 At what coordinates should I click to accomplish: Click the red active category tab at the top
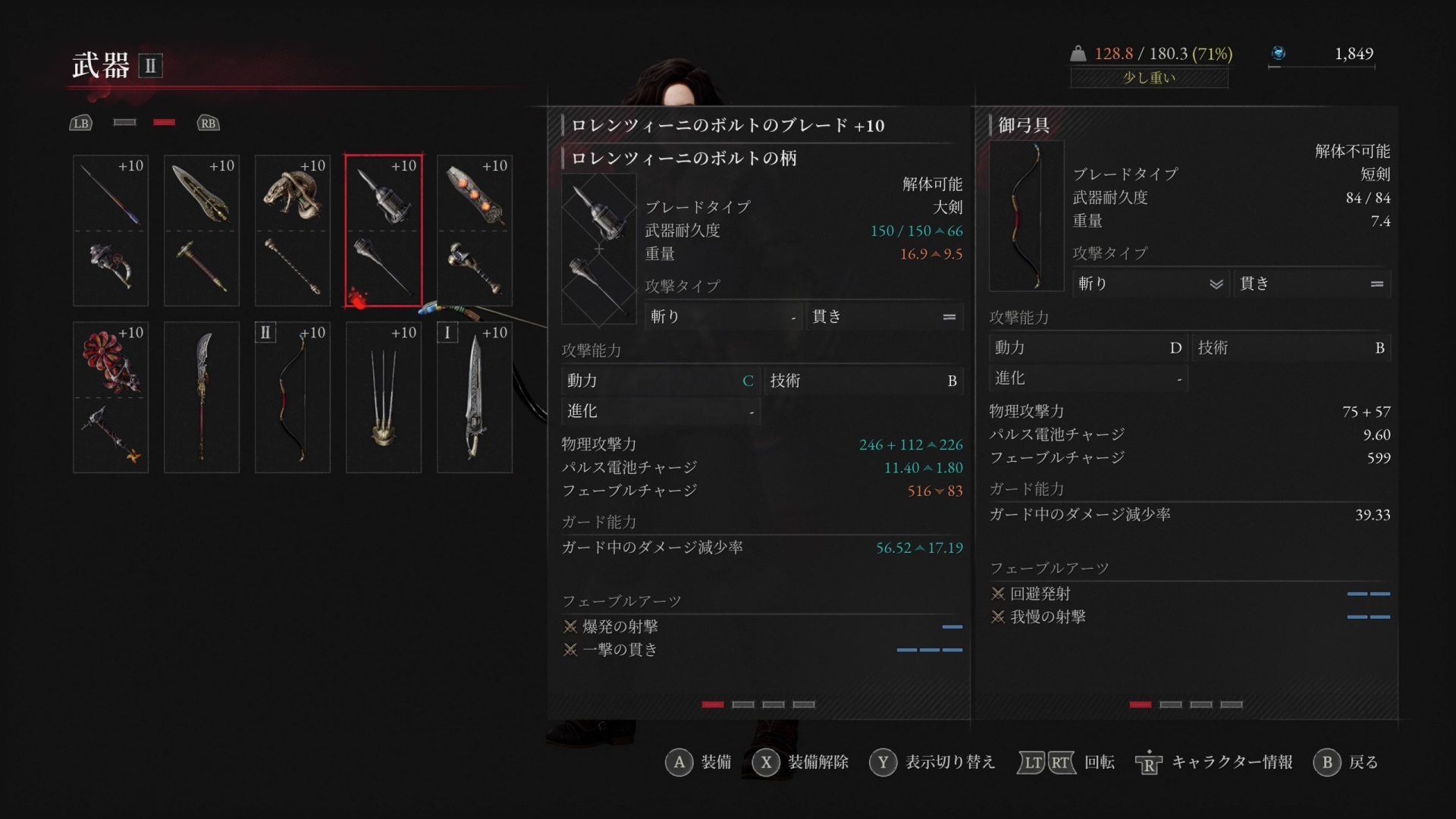[165, 122]
